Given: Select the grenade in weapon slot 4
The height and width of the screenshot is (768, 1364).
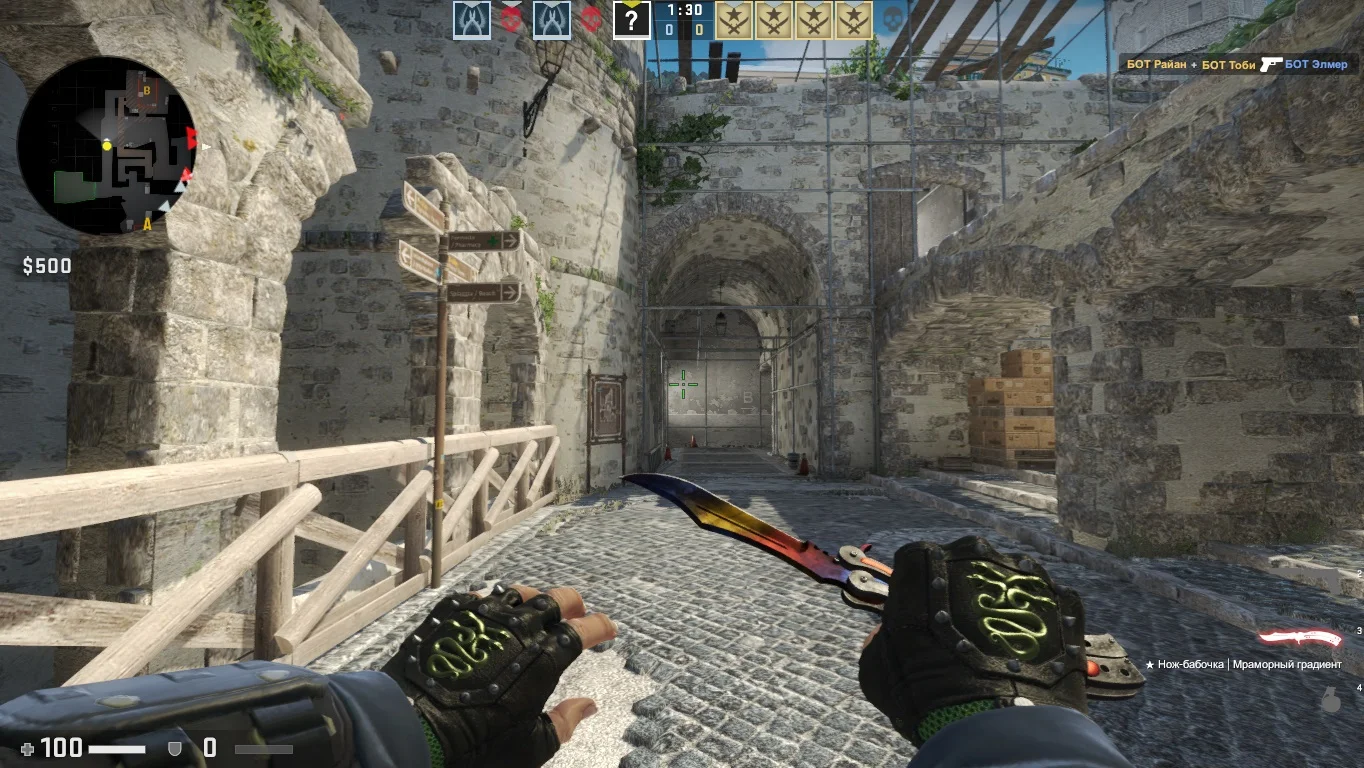Looking at the screenshot, I should click(1330, 701).
